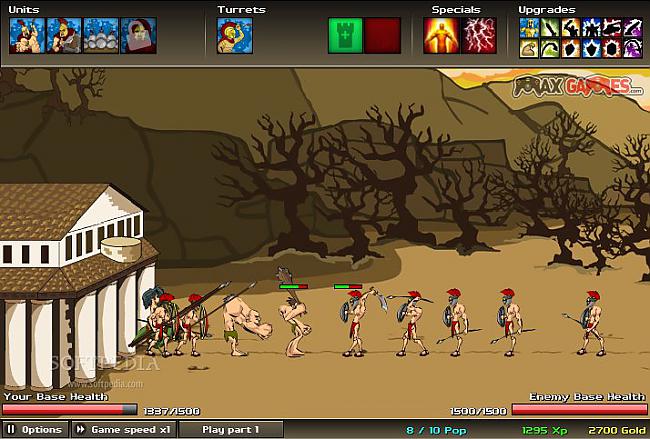Select the phalanx shield formation unit
The height and width of the screenshot is (439, 650).
[100, 35]
